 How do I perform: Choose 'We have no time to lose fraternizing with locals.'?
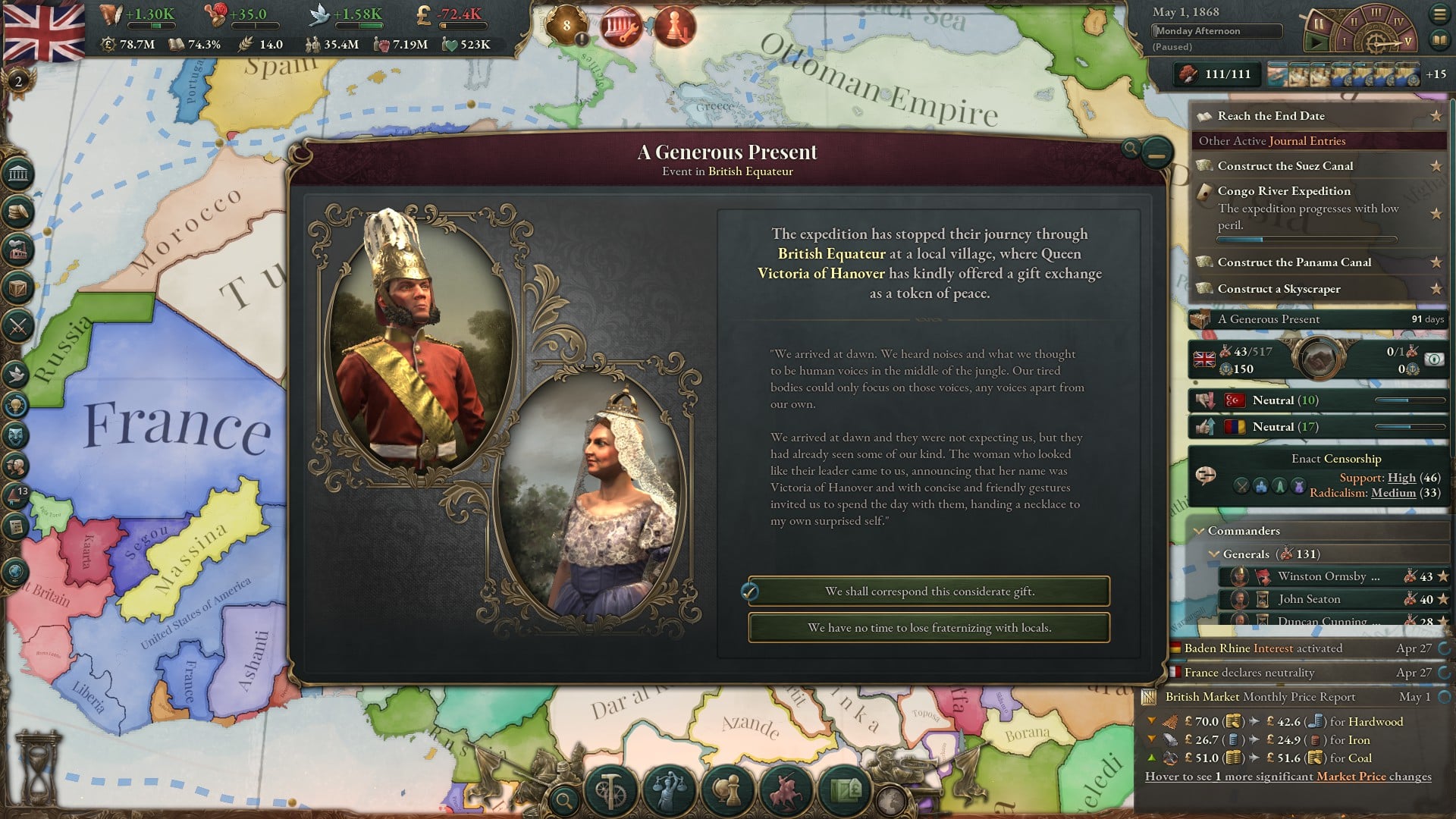(x=929, y=628)
